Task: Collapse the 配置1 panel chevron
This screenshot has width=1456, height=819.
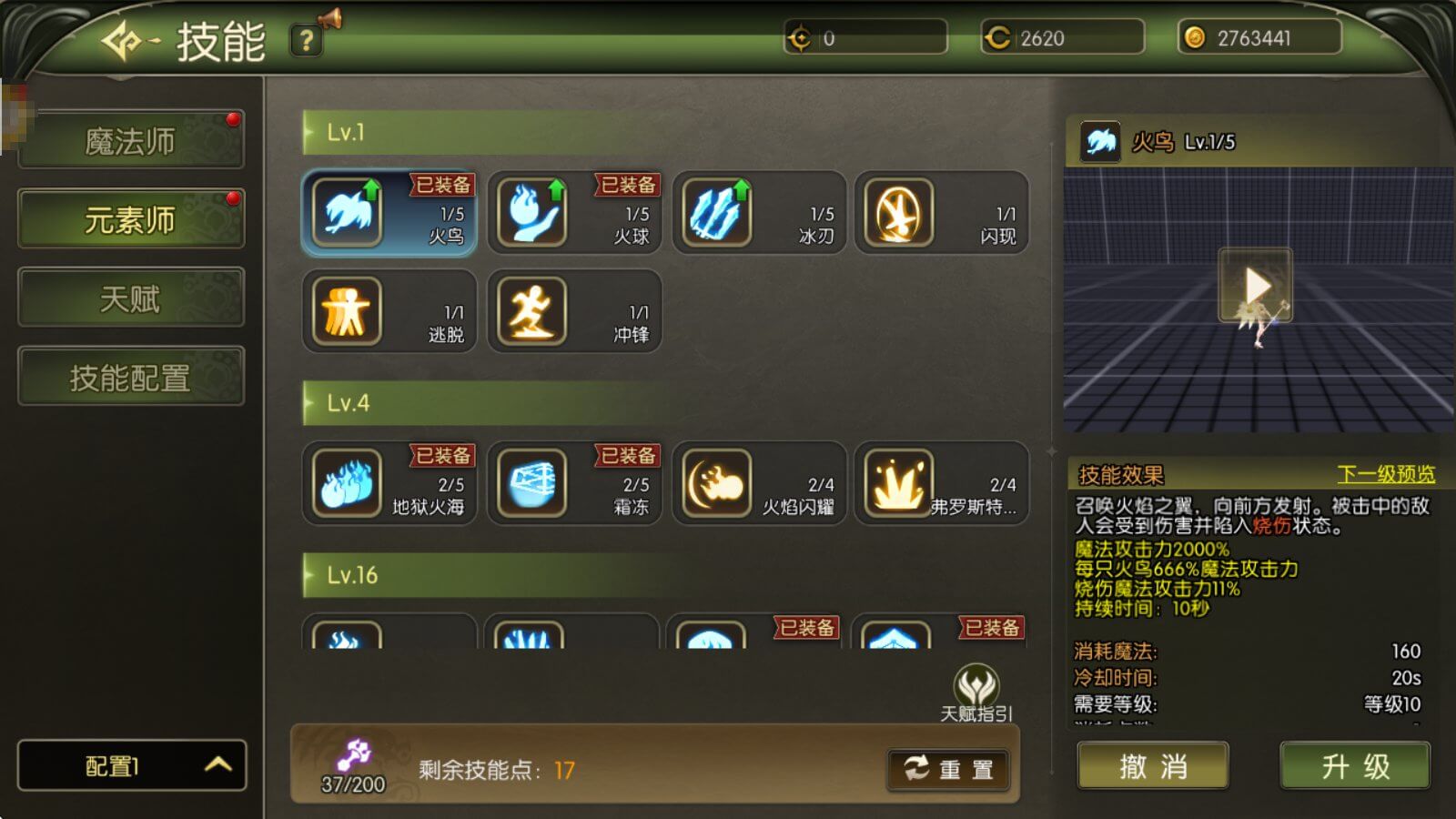Action: (217, 766)
